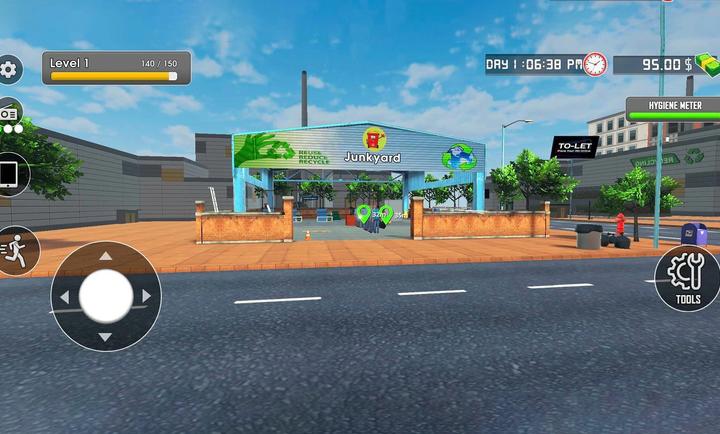The width and height of the screenshot is (720, 434).
Task: Turn on the radio icon
Action: click(x=8, y=116)
